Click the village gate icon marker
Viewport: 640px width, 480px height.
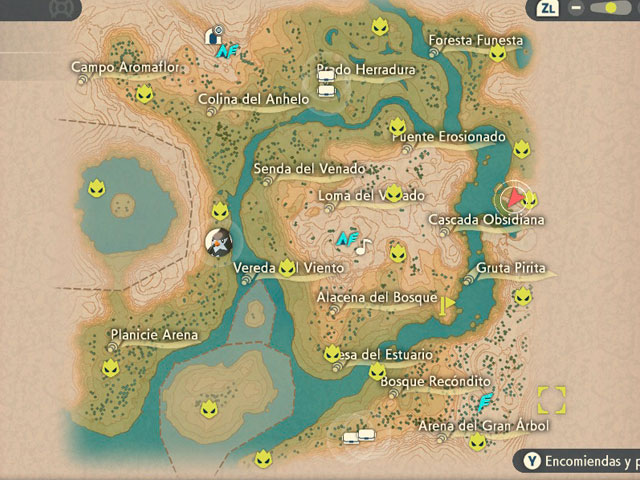(x=212, y=36)
